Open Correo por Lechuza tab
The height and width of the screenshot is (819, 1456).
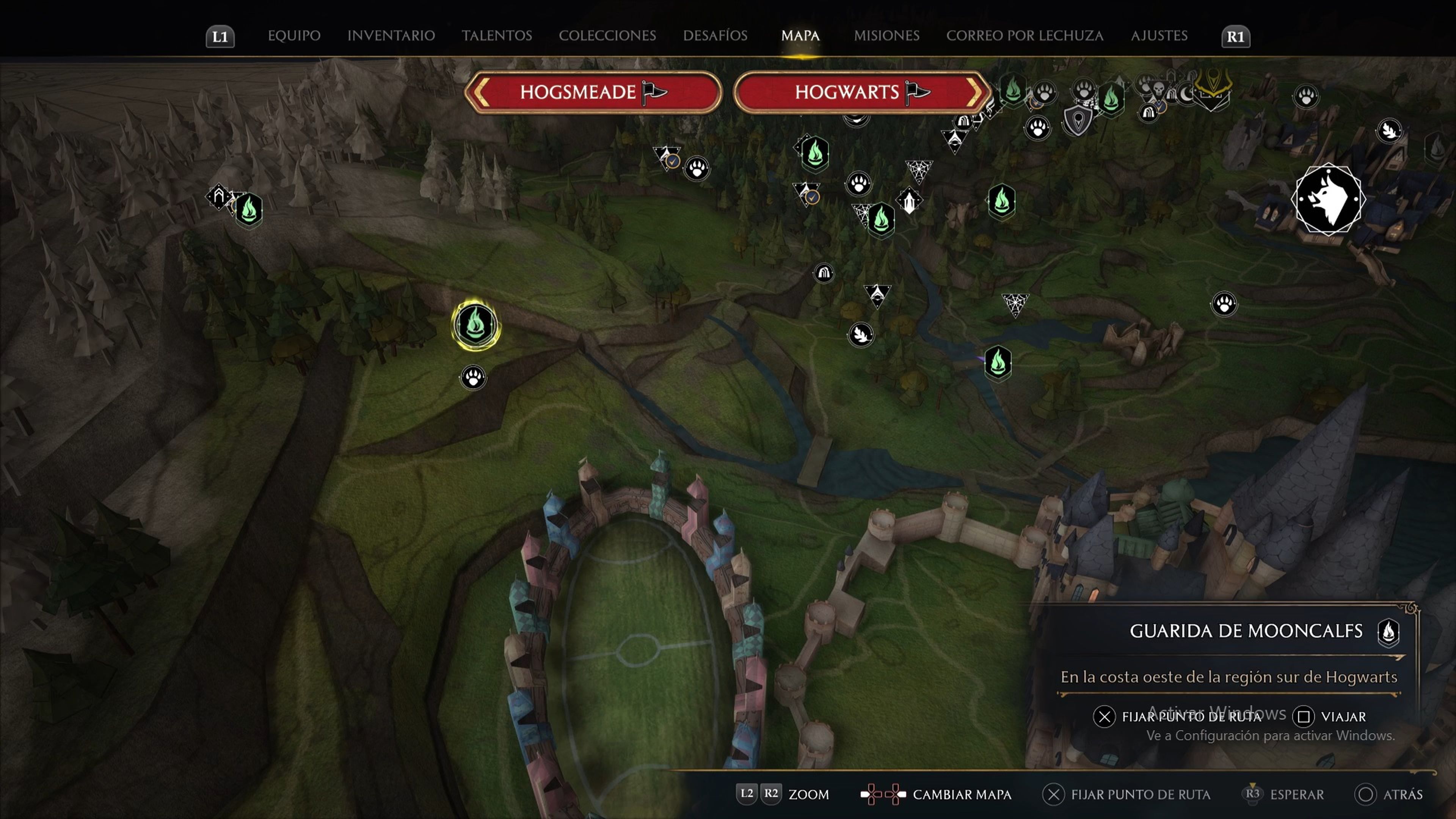[x=1025, y=36]
